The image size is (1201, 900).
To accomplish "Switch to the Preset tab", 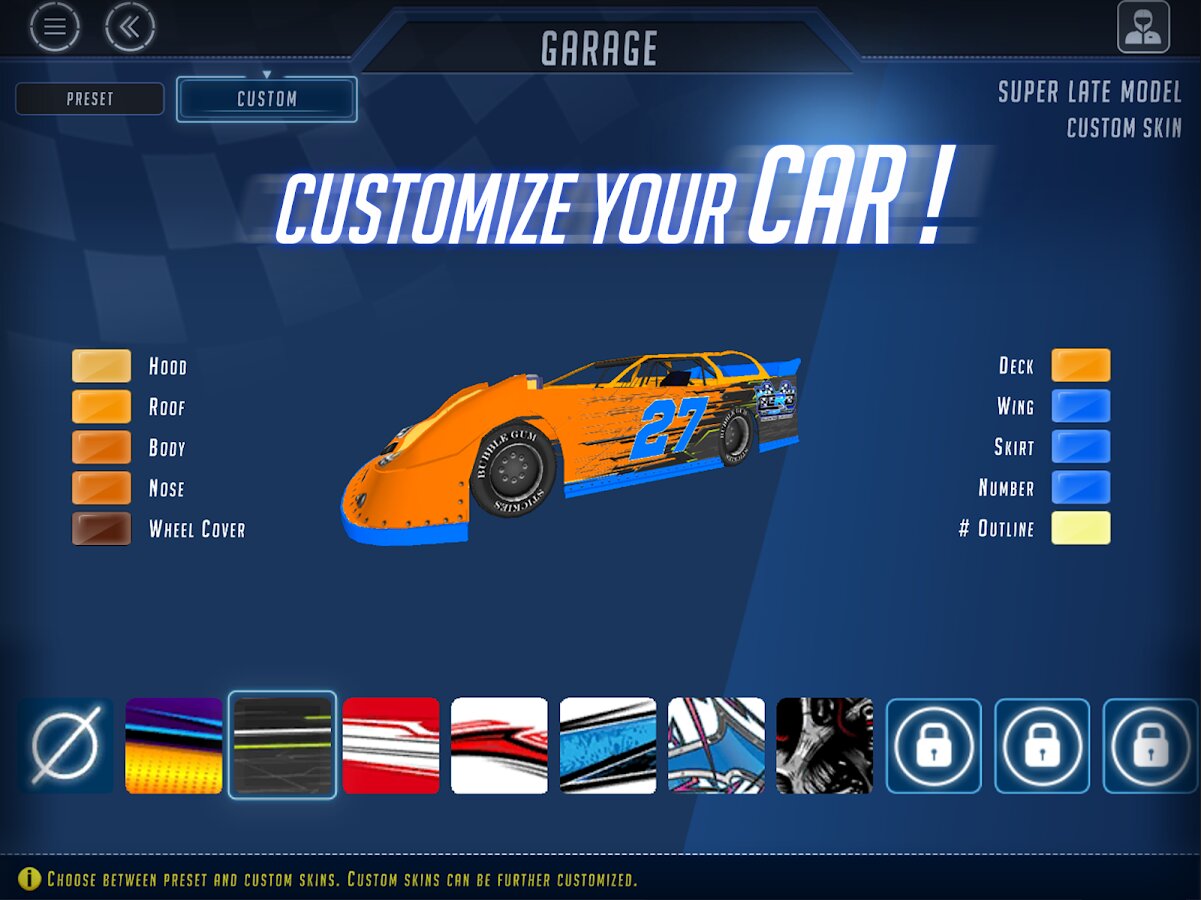I will [x=90, y=99].
